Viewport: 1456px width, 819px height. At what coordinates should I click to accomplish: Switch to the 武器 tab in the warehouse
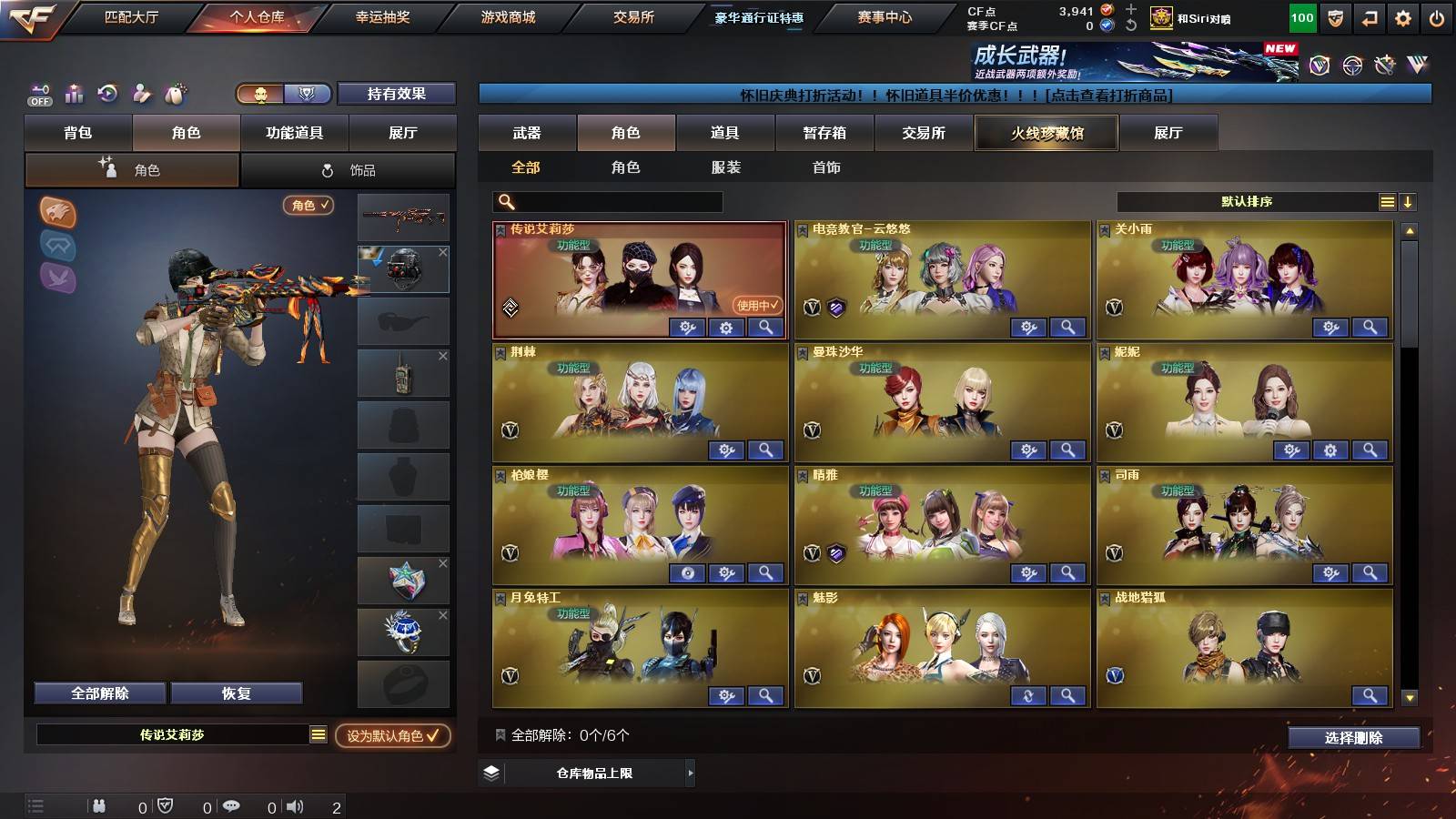pos(528,133)
